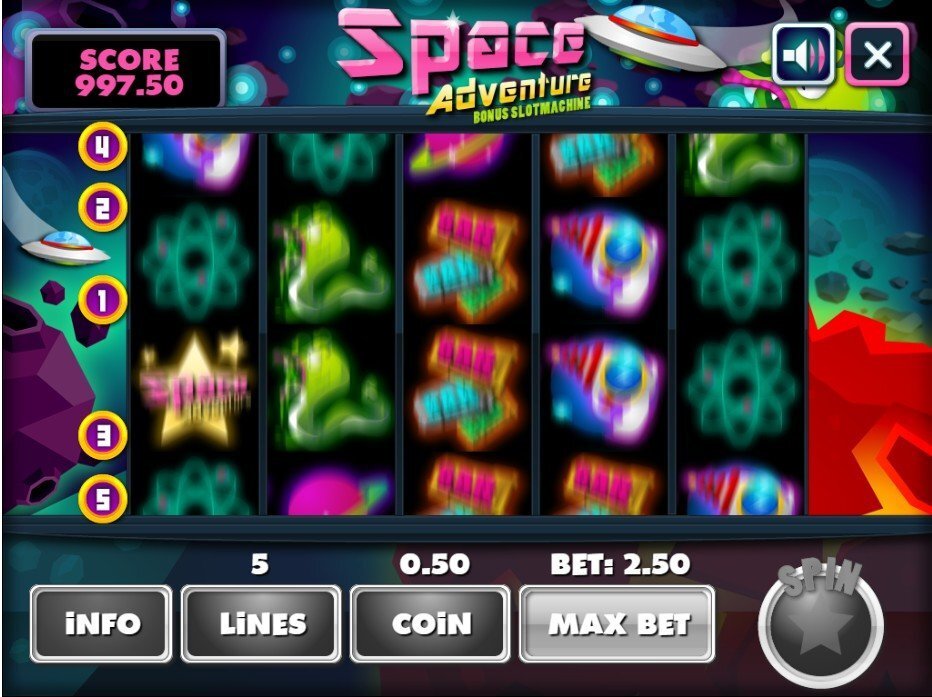The height and width of the screenshot is (697, 932).
Task: Choose payline marker number 2
Action: coord(103,208)
